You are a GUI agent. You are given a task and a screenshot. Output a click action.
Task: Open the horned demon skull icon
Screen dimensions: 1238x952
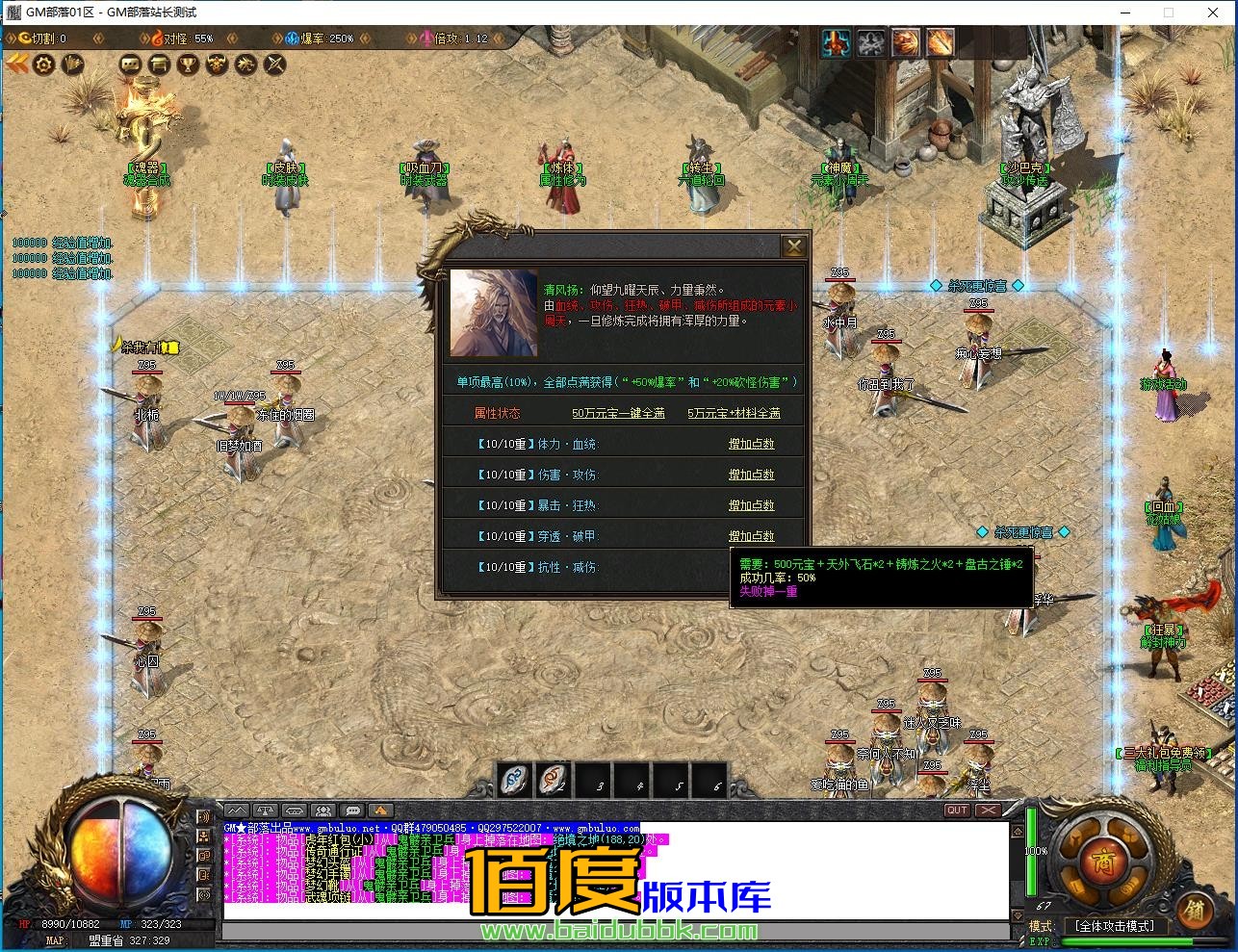pos(218,64)
